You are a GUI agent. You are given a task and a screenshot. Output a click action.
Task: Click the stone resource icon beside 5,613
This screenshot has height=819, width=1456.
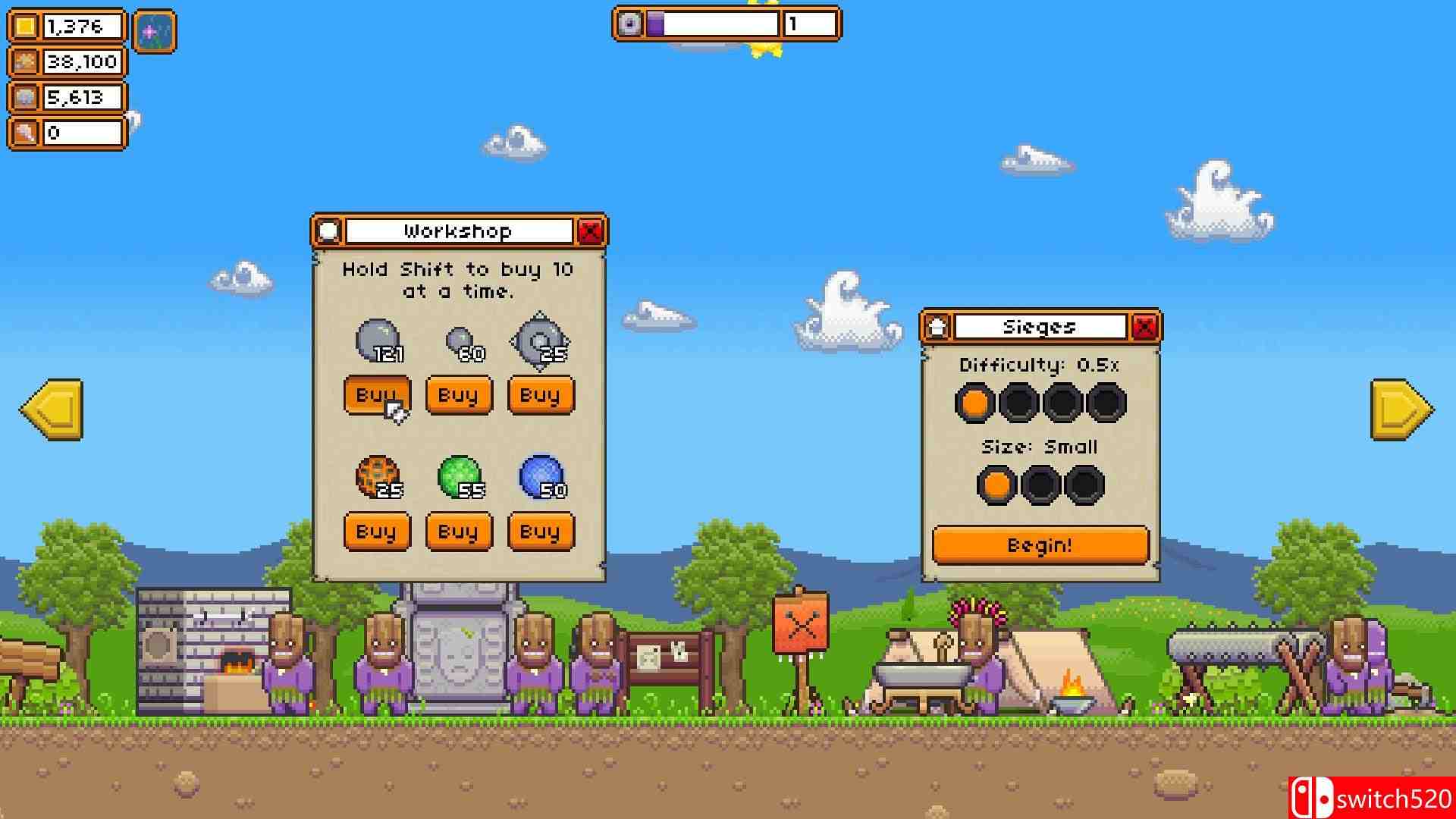[x=27, y=97]
